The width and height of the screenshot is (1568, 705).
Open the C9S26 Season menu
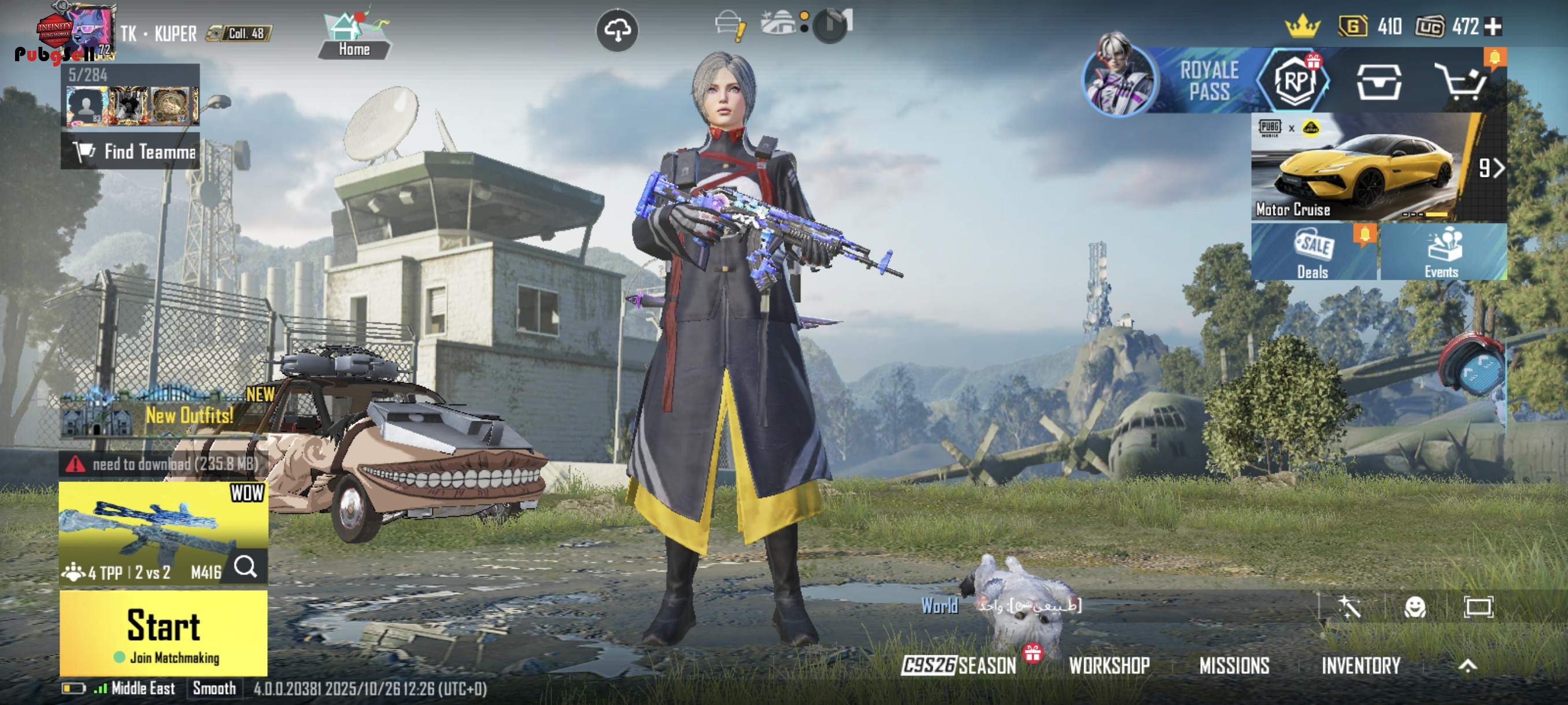click(960, 666)
